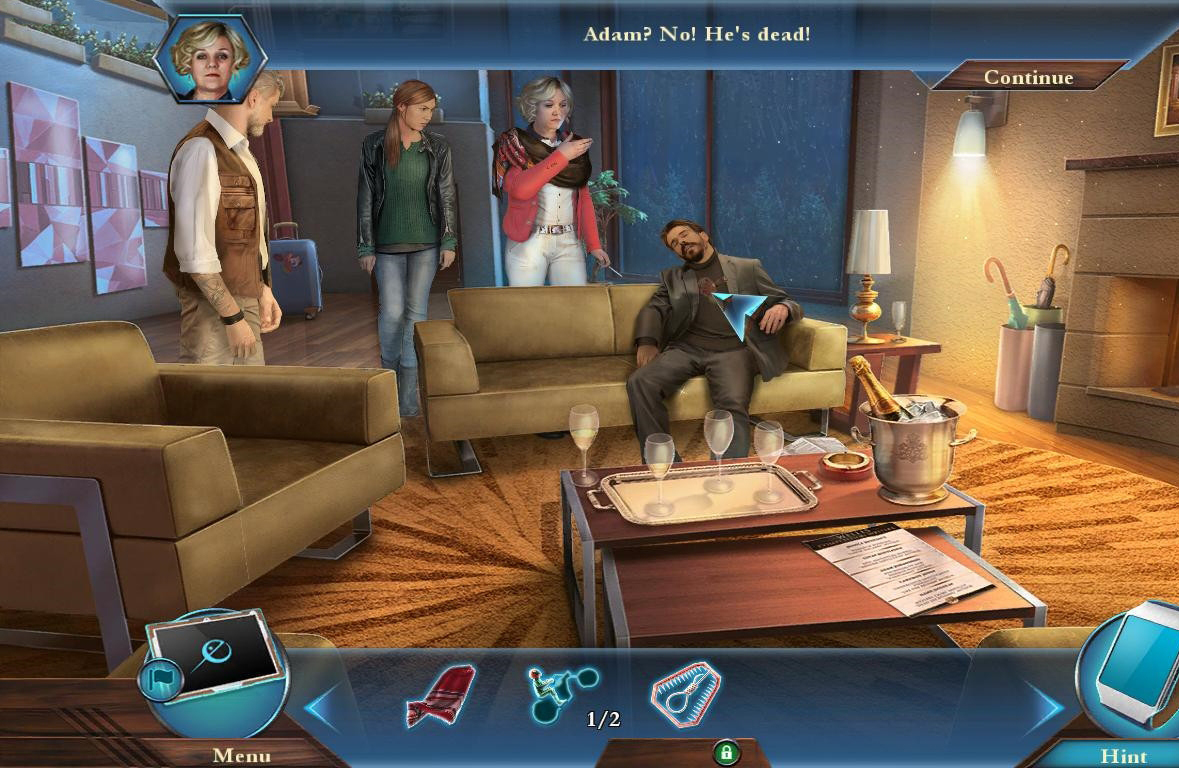Click the flag icon beside the tablet
Image resolution: width=1179 pixels, height=768 pixels.
coord(160,680)
